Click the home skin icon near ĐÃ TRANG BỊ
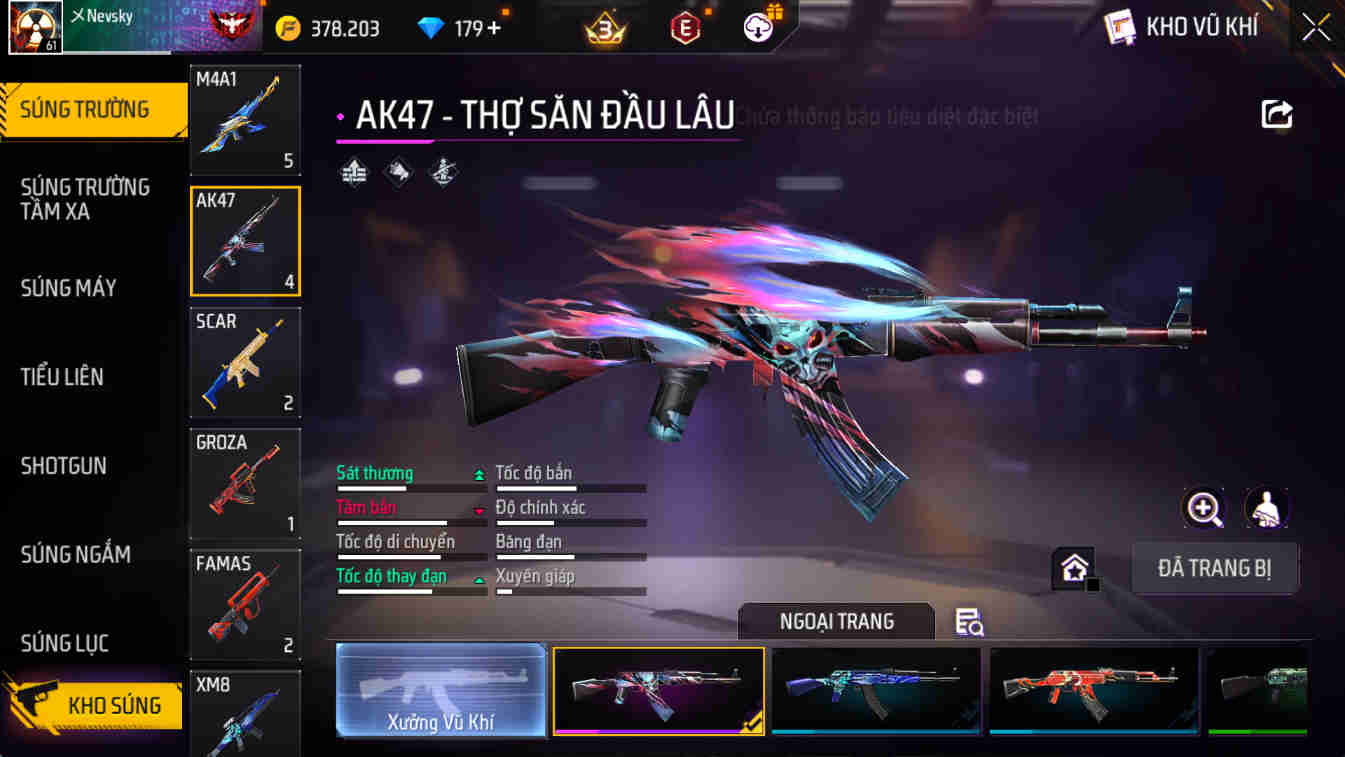 1073,568
